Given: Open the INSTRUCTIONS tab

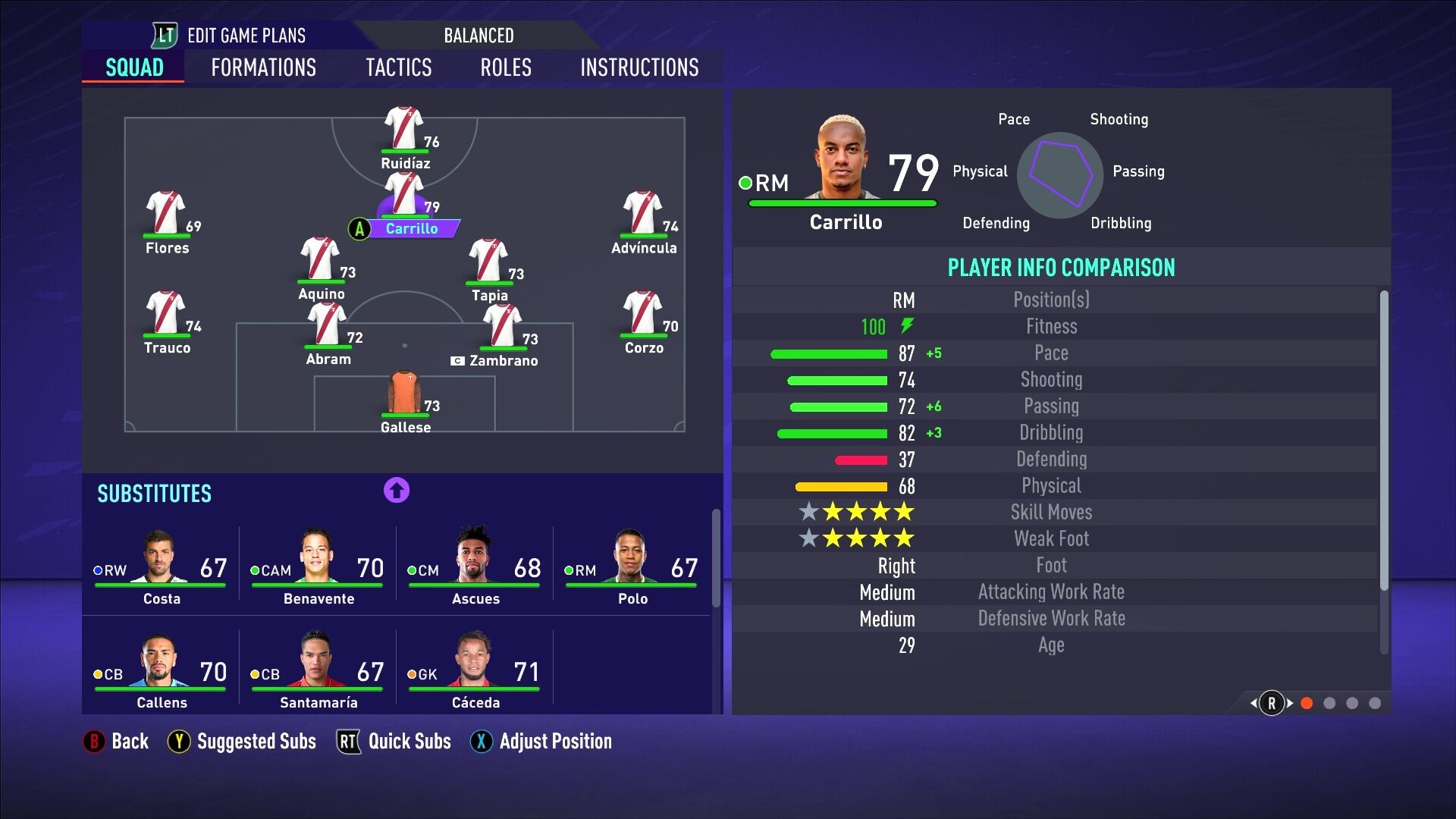Looking at the screenshot, I should (639, 67).
